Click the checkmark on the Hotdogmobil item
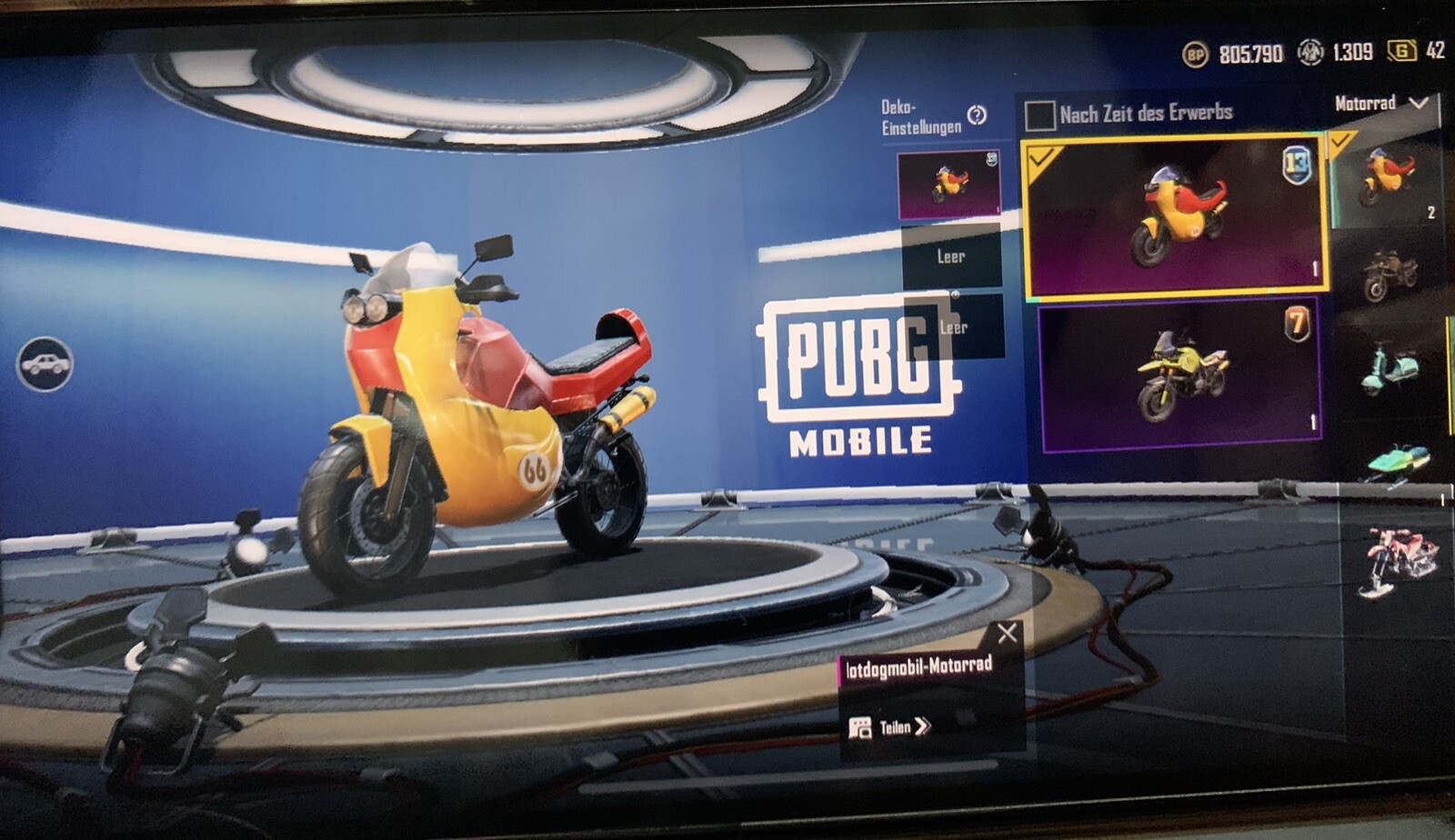Image resolution: width=1455 pixels, height=840 pixels. 1043,156
